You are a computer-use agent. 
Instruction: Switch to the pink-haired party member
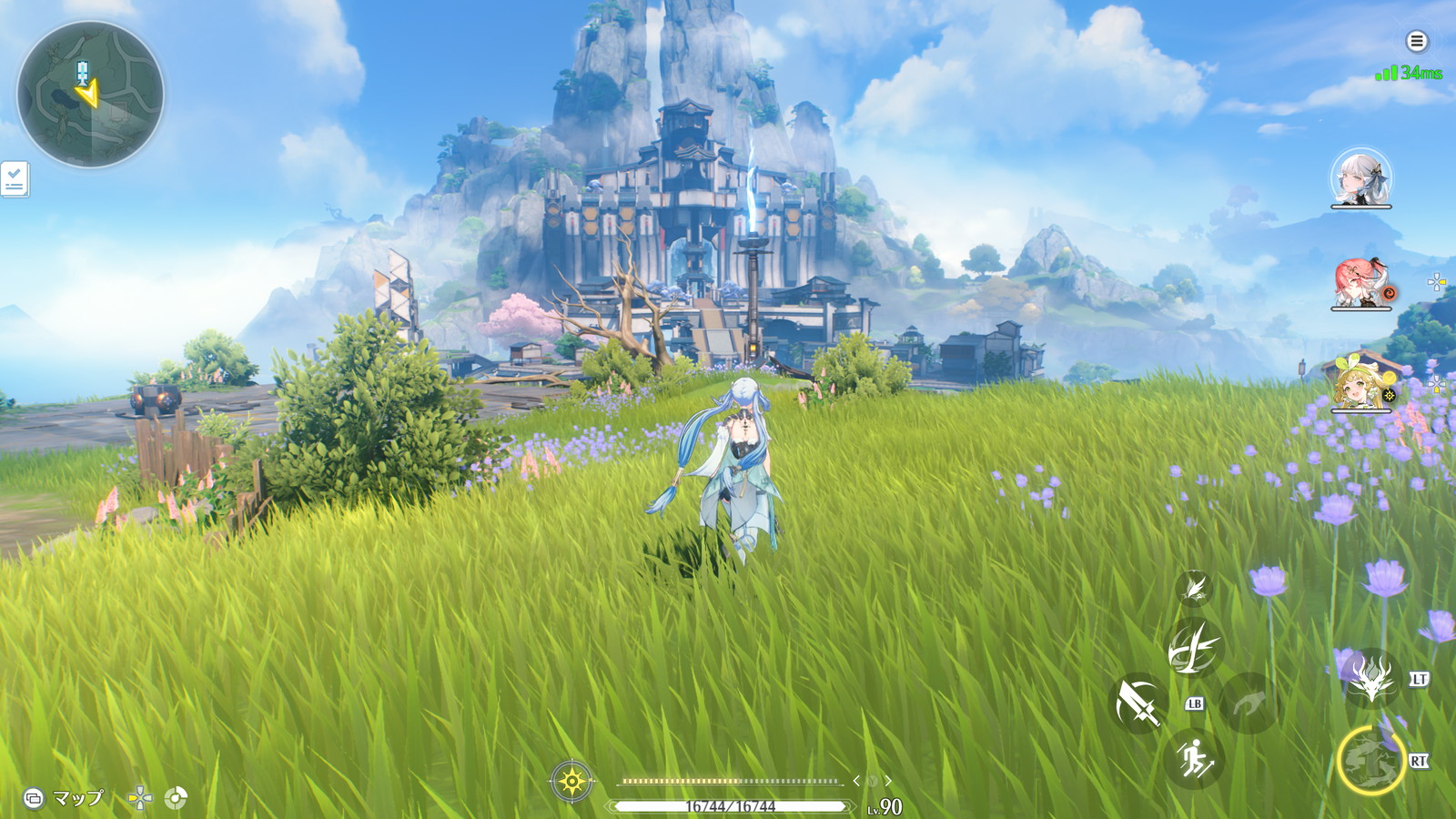[1360, 283]
